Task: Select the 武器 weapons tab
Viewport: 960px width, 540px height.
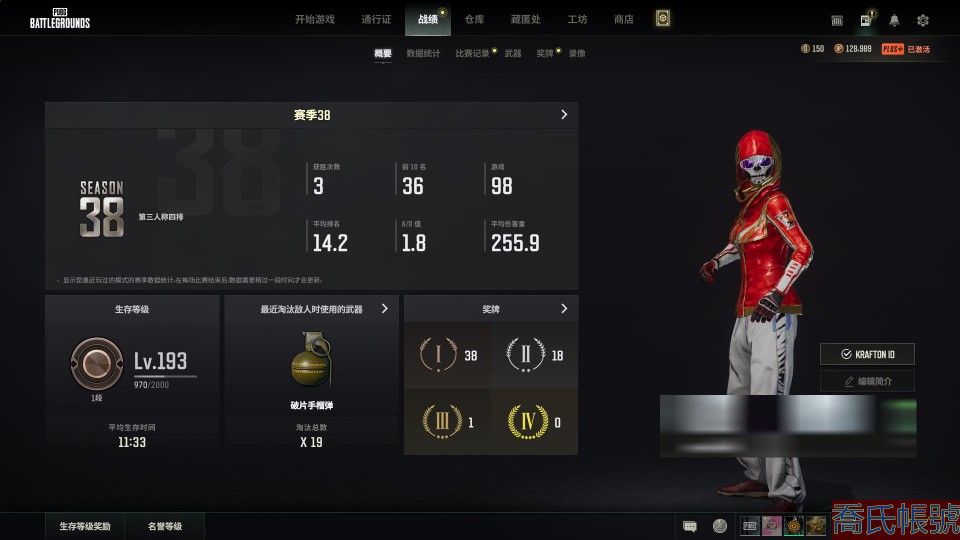Action: click(x=513, y=53)
